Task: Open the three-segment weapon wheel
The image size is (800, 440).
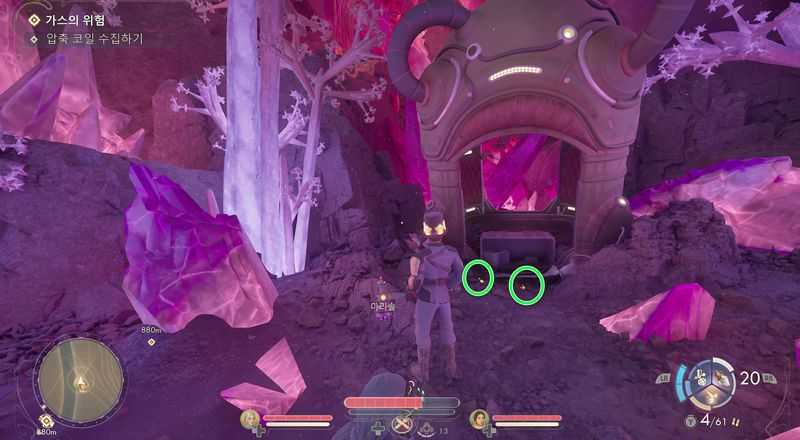Action: tap(713, 383)
